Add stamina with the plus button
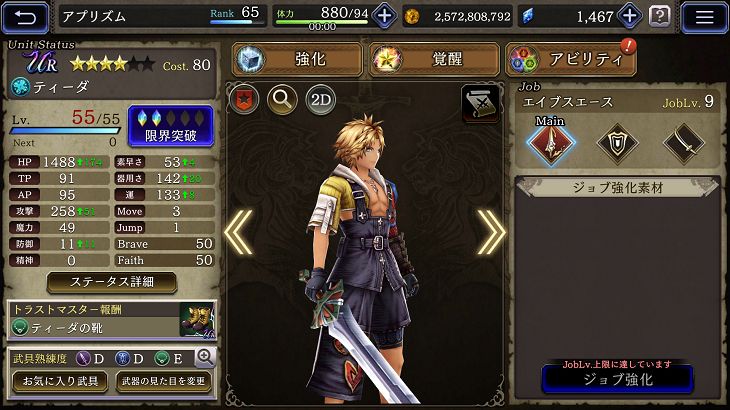The height and width of the screenshot is (410, 730). pyautogui.click(x=384, y=16)
